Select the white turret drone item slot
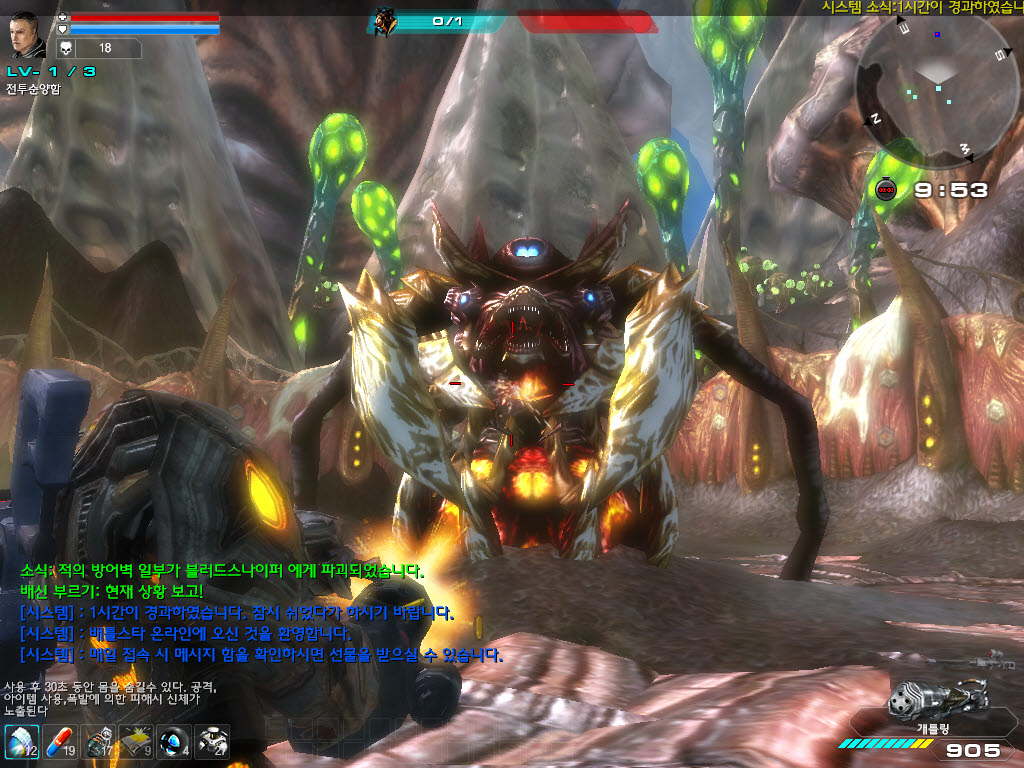The height and width of the screenshot is (768, 1024). point(212,742)
